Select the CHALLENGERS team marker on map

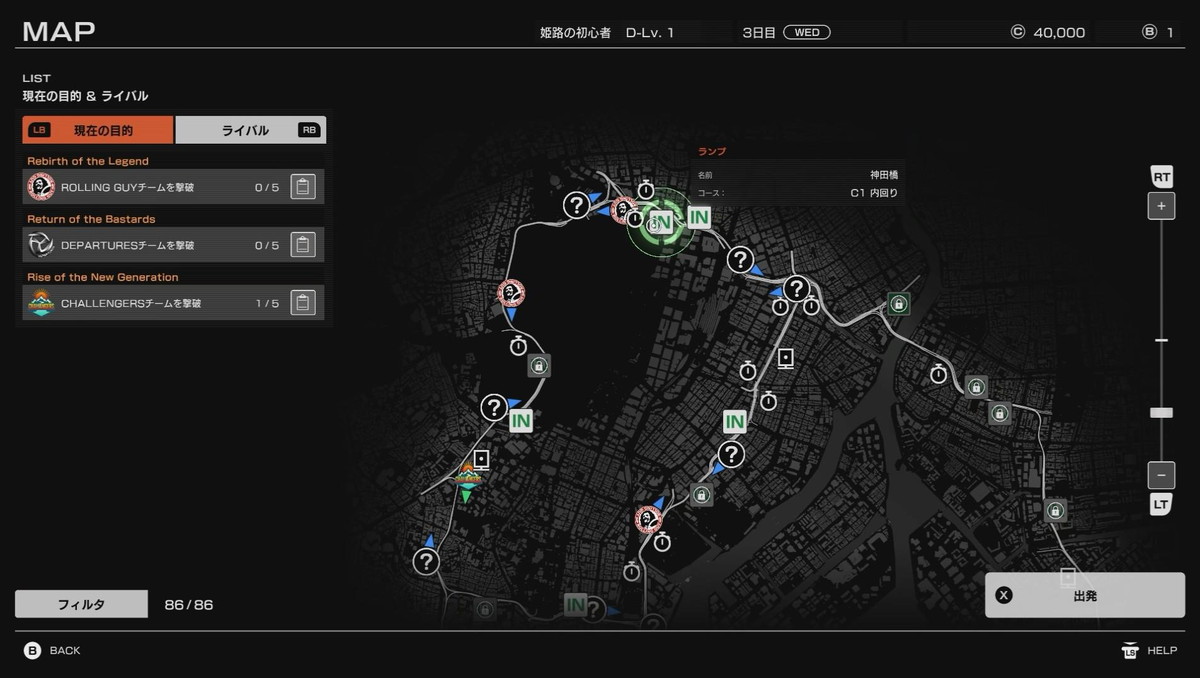468,475
